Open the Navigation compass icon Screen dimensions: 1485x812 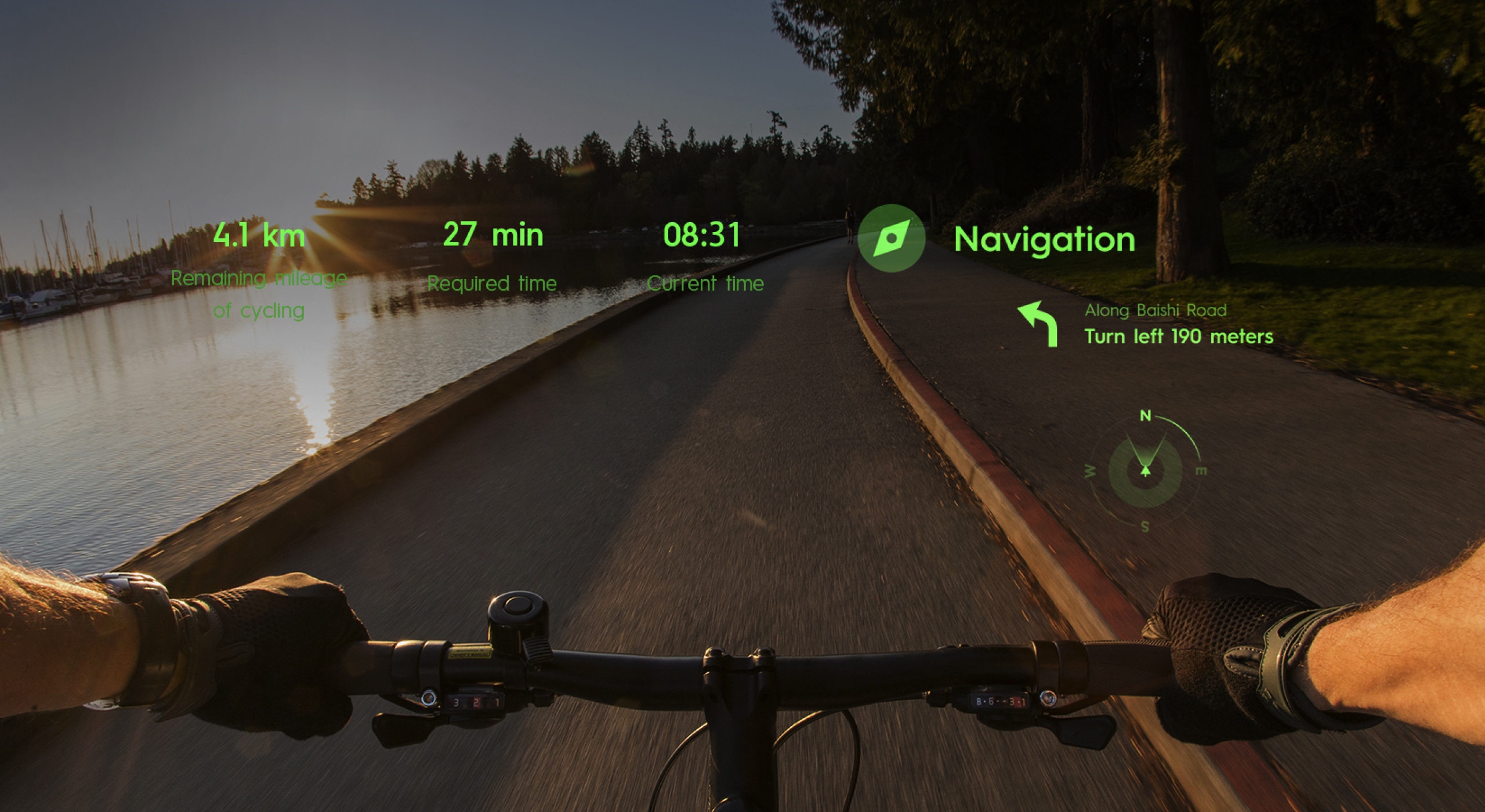[891, 238]
